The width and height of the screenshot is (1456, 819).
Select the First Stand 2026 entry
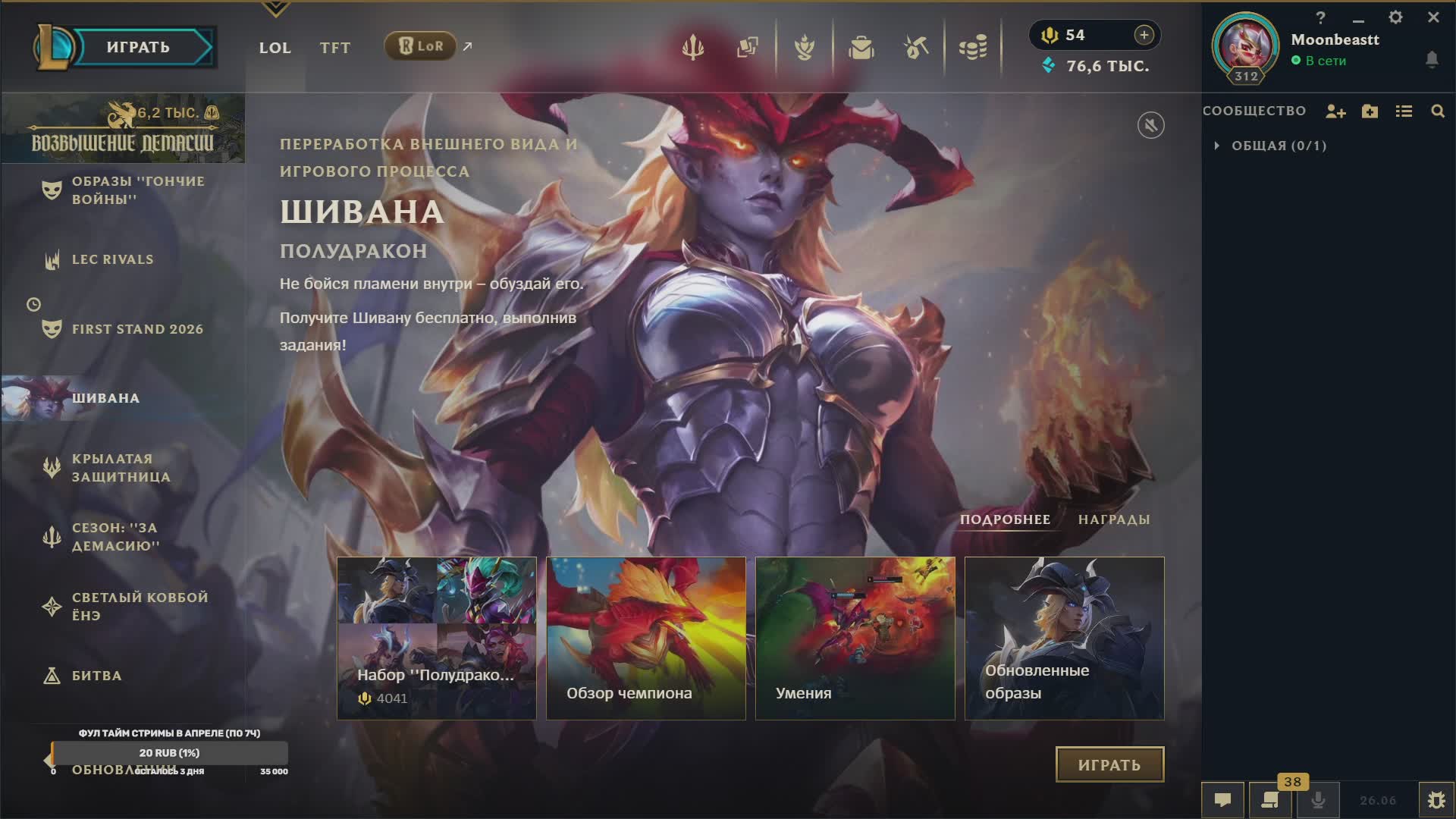(x=137, y=329)
